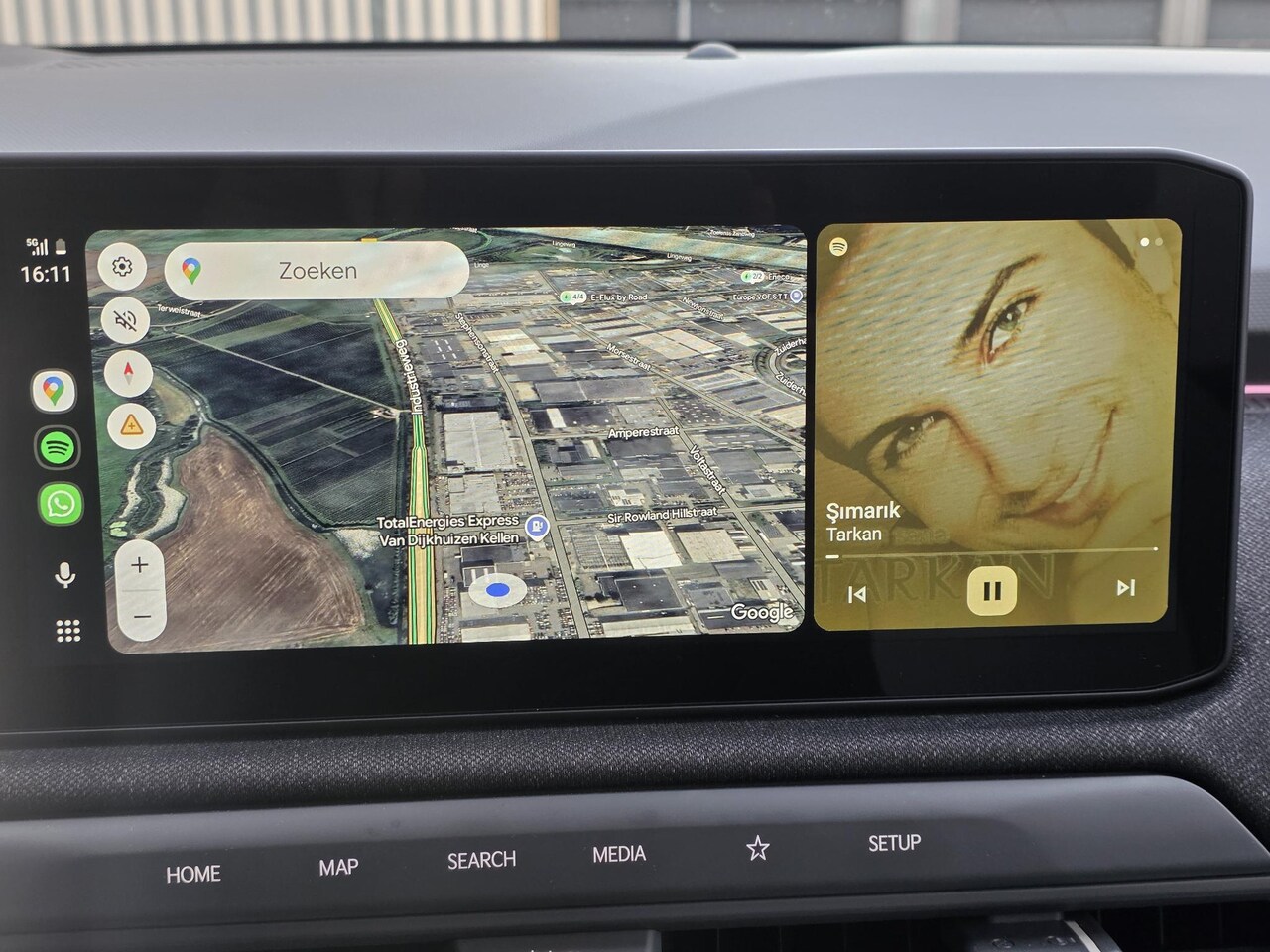
Task: Toggle the muted navigation sound button
Action: point(126,320)
